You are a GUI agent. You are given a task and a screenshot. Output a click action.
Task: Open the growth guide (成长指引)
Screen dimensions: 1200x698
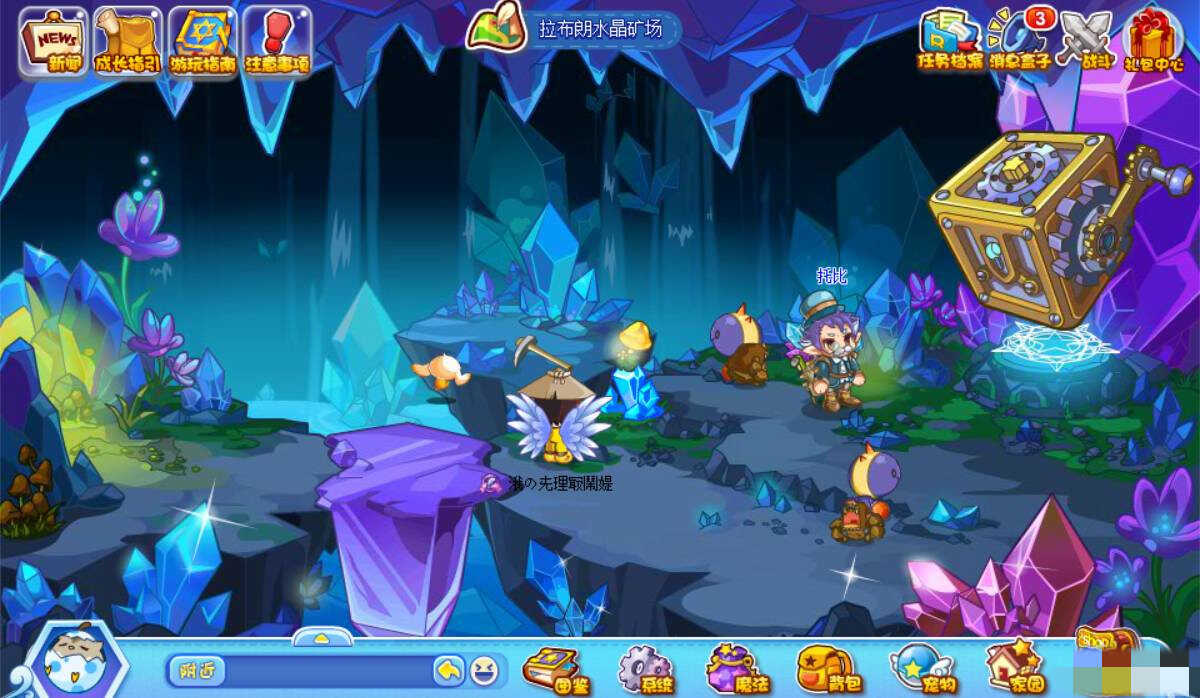(x=127, y=42)
